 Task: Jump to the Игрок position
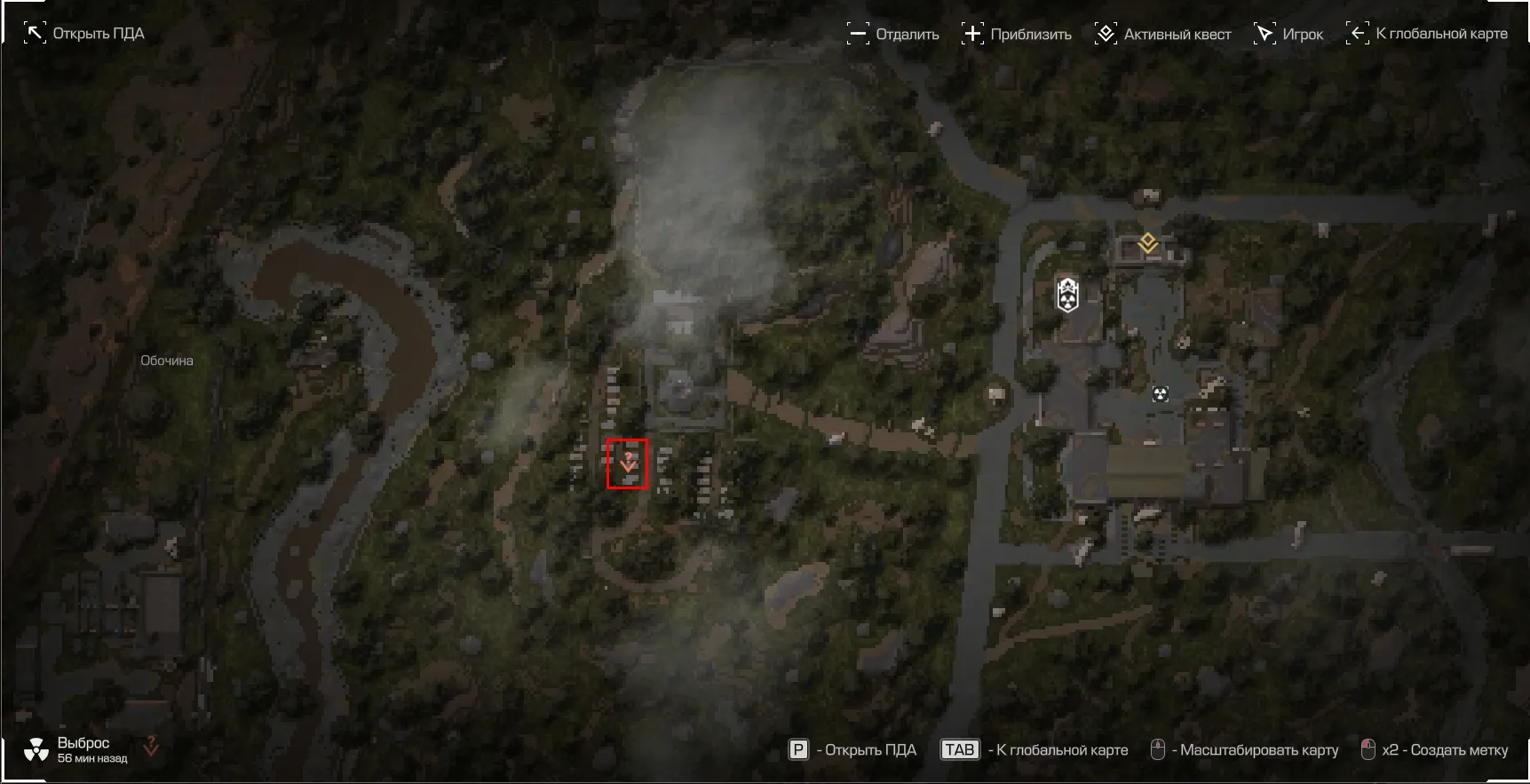[x=1288, y=35]
